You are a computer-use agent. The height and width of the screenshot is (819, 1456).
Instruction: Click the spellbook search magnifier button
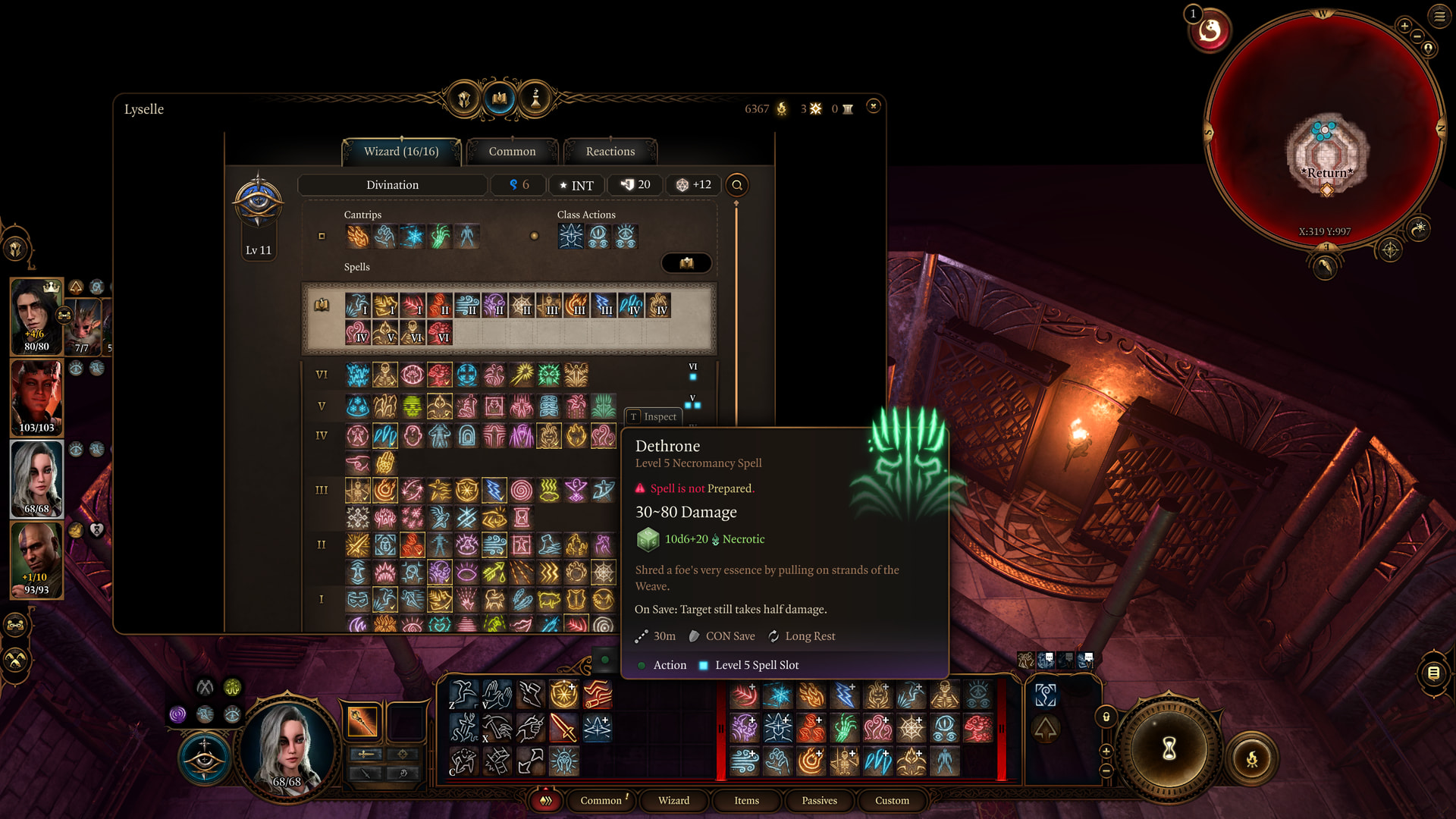(736, 185)
